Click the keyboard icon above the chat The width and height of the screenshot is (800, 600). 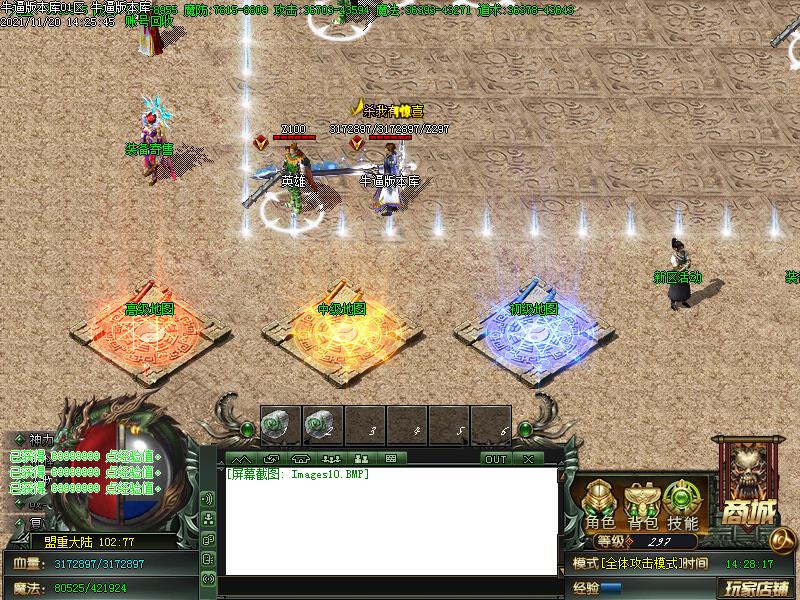click(390, 459)
